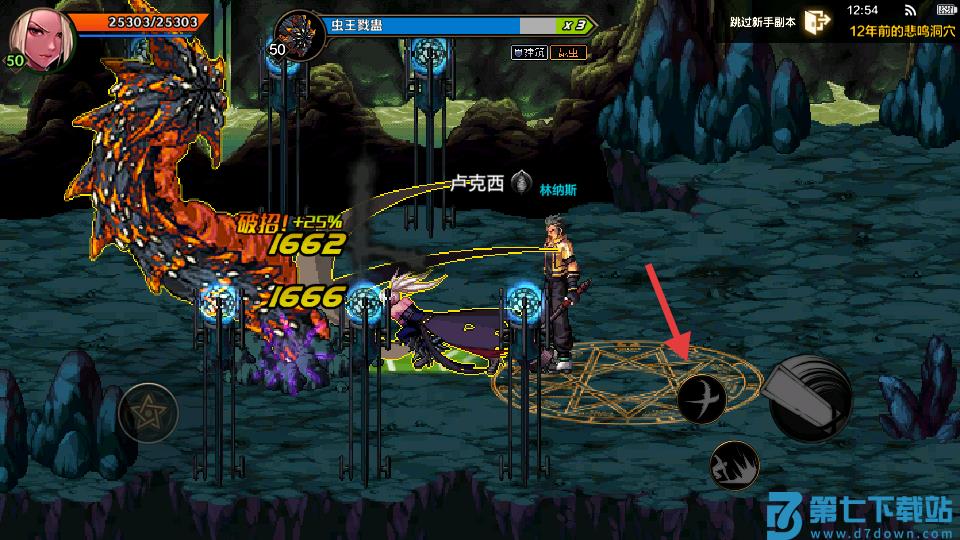Tap the star virtual joystick button
Viewport: 960px width, 540px height.
point(148,413)
